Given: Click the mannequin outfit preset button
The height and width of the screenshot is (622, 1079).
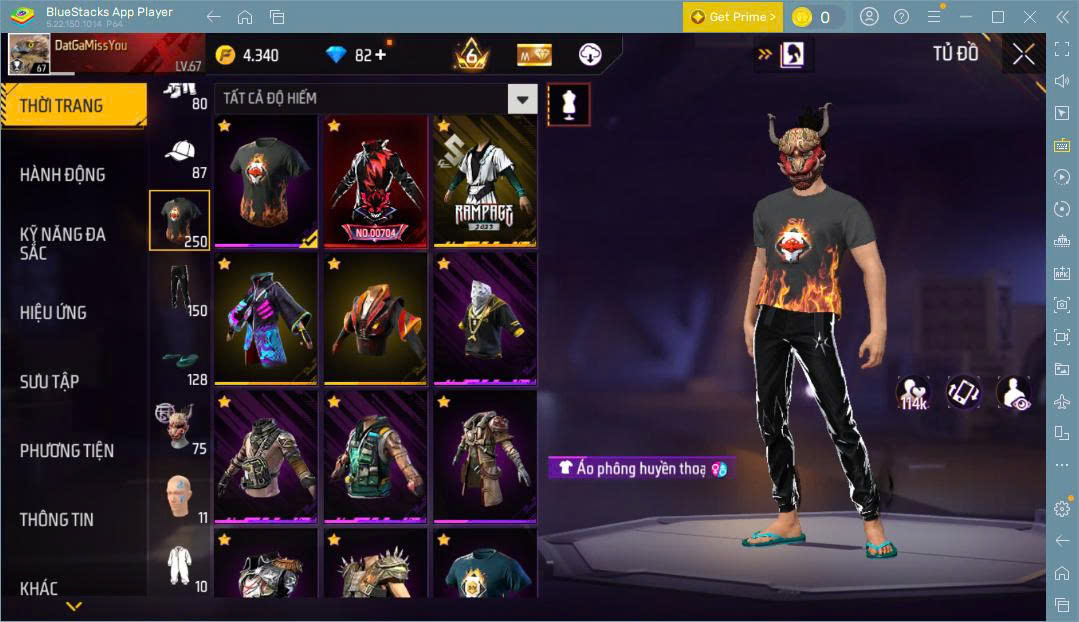Looking at the screenshot, I should click(568, 104).
